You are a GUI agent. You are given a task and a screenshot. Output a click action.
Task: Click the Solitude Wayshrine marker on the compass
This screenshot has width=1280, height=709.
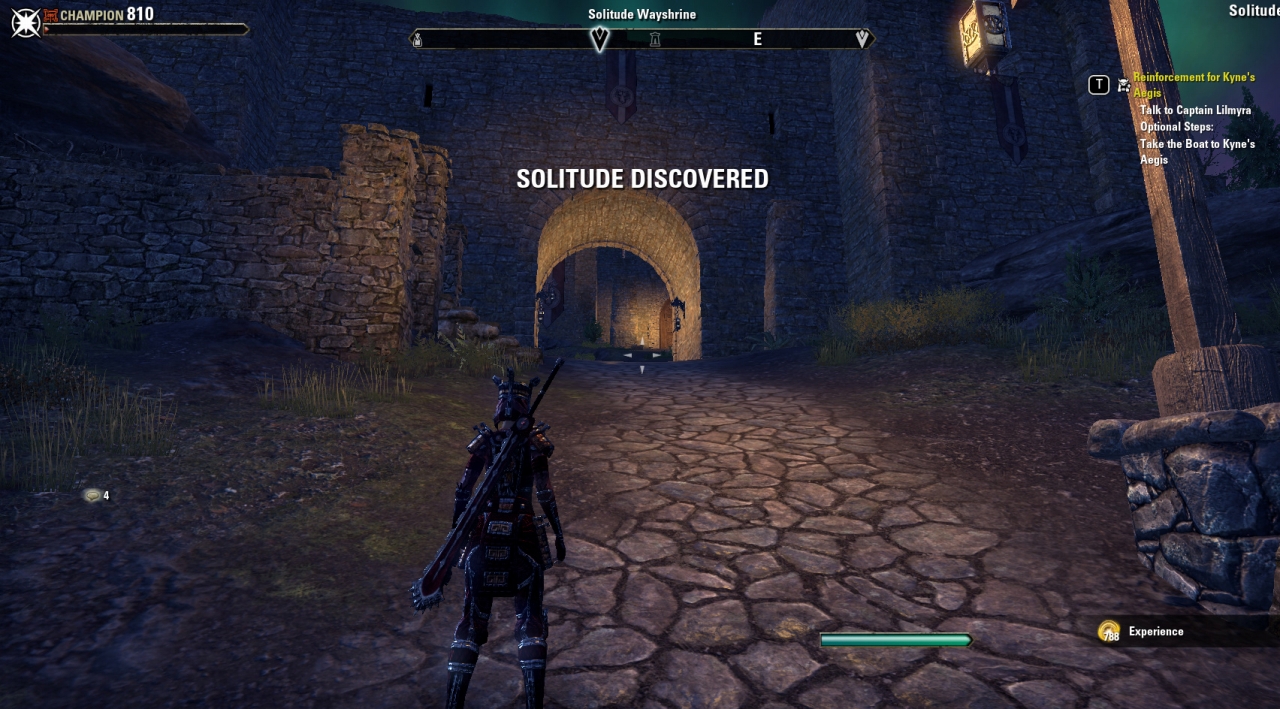(x=599, y=39)
